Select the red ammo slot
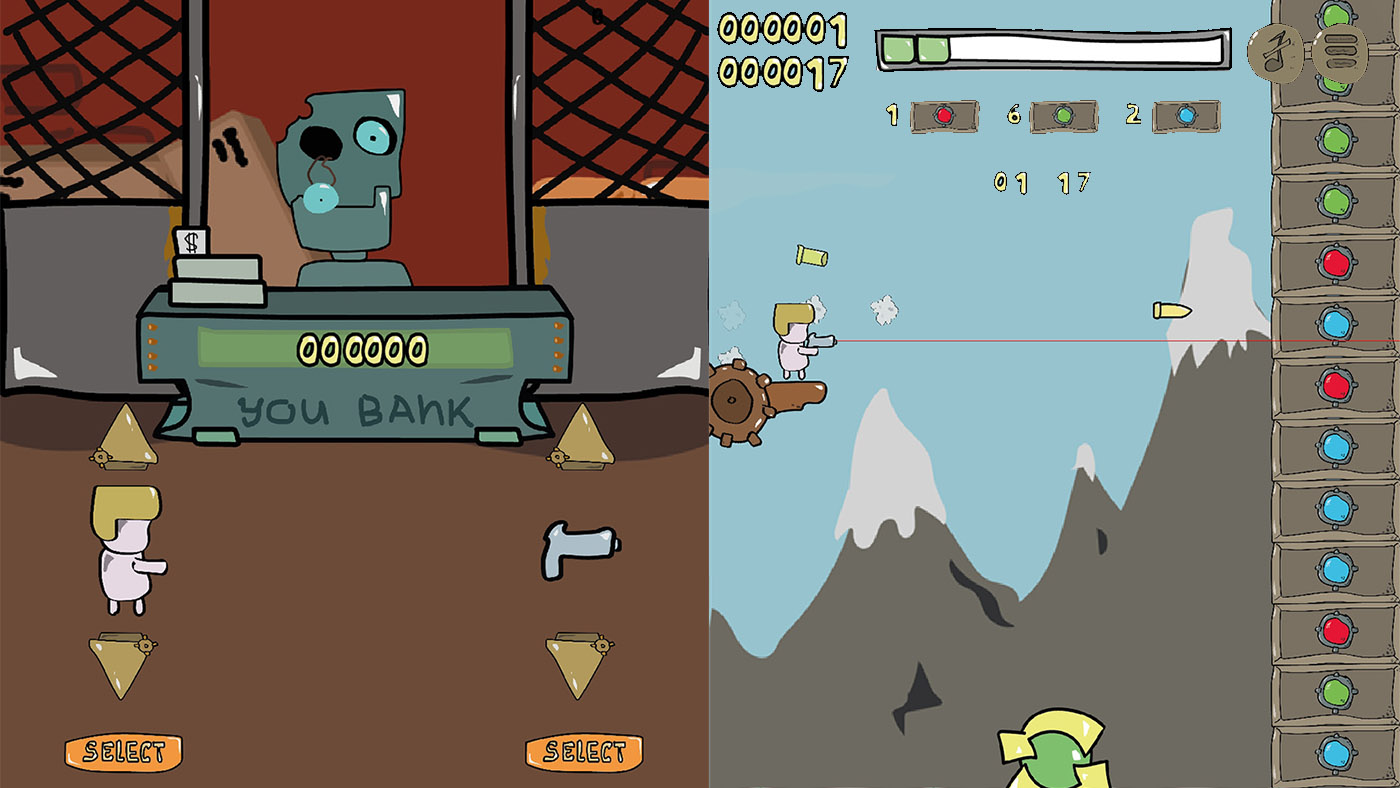This screenshot has height=788, width=1400. click(943, 115)
